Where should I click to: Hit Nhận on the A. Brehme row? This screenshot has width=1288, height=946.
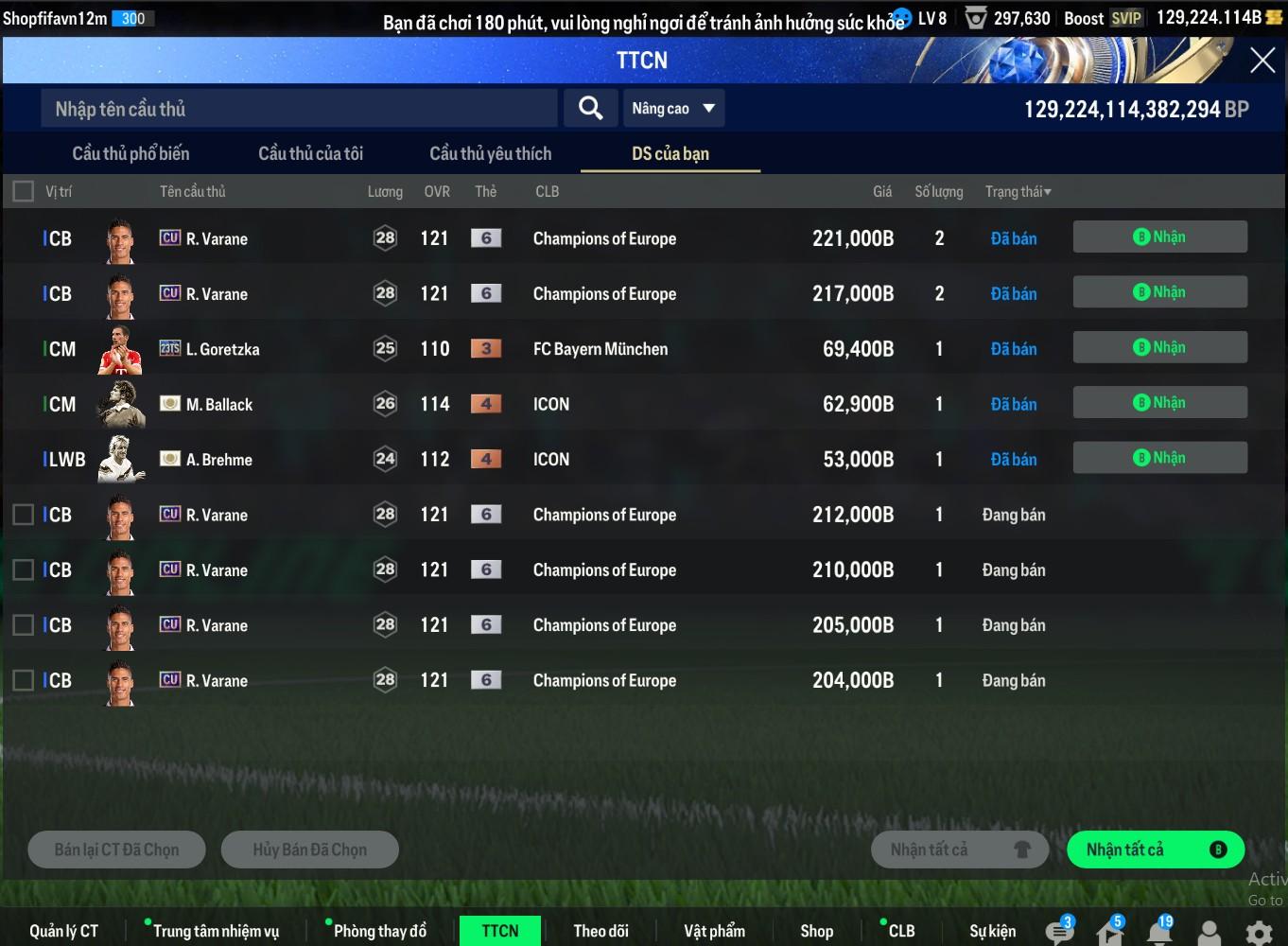[x=1159, y=458]
